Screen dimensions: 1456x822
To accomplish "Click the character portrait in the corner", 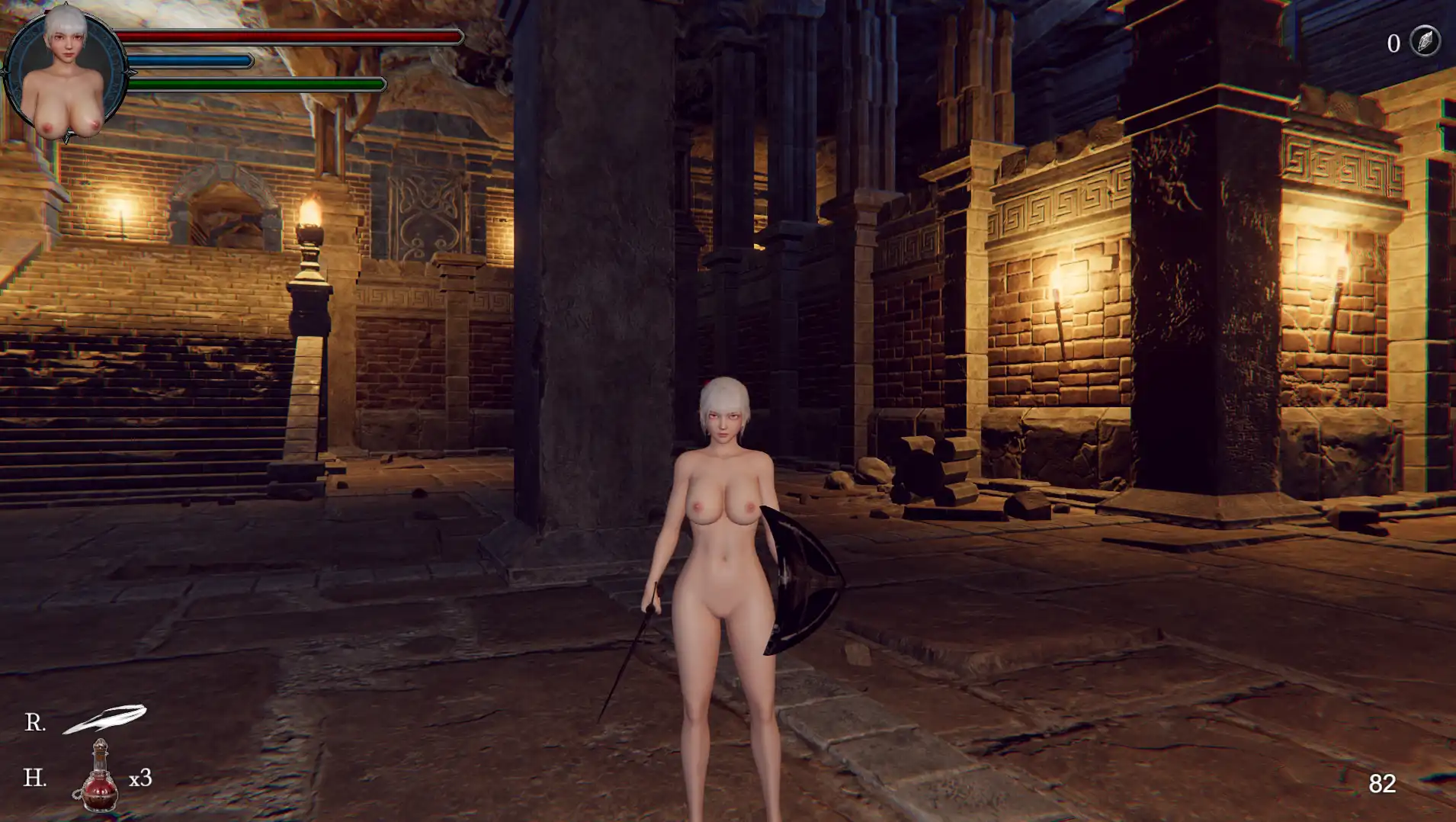I will point(66,74).
